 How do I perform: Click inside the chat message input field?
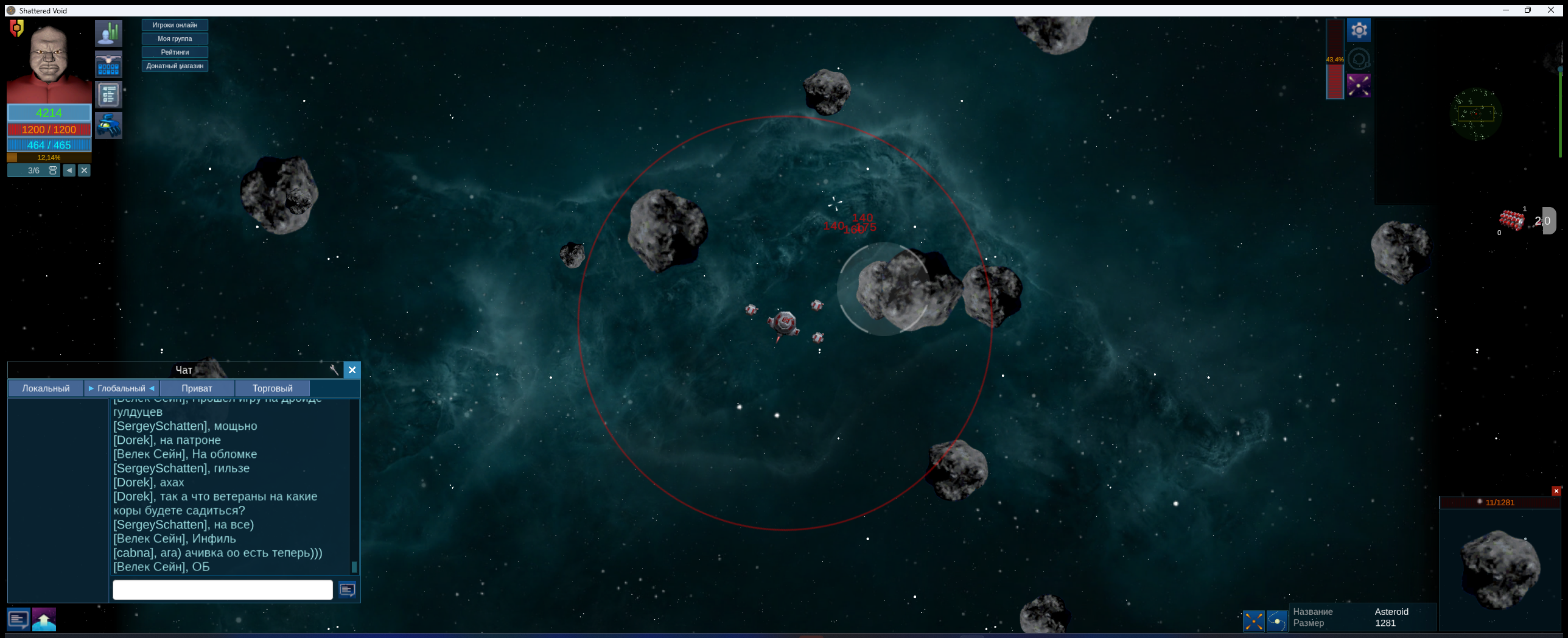coord(222,589)
